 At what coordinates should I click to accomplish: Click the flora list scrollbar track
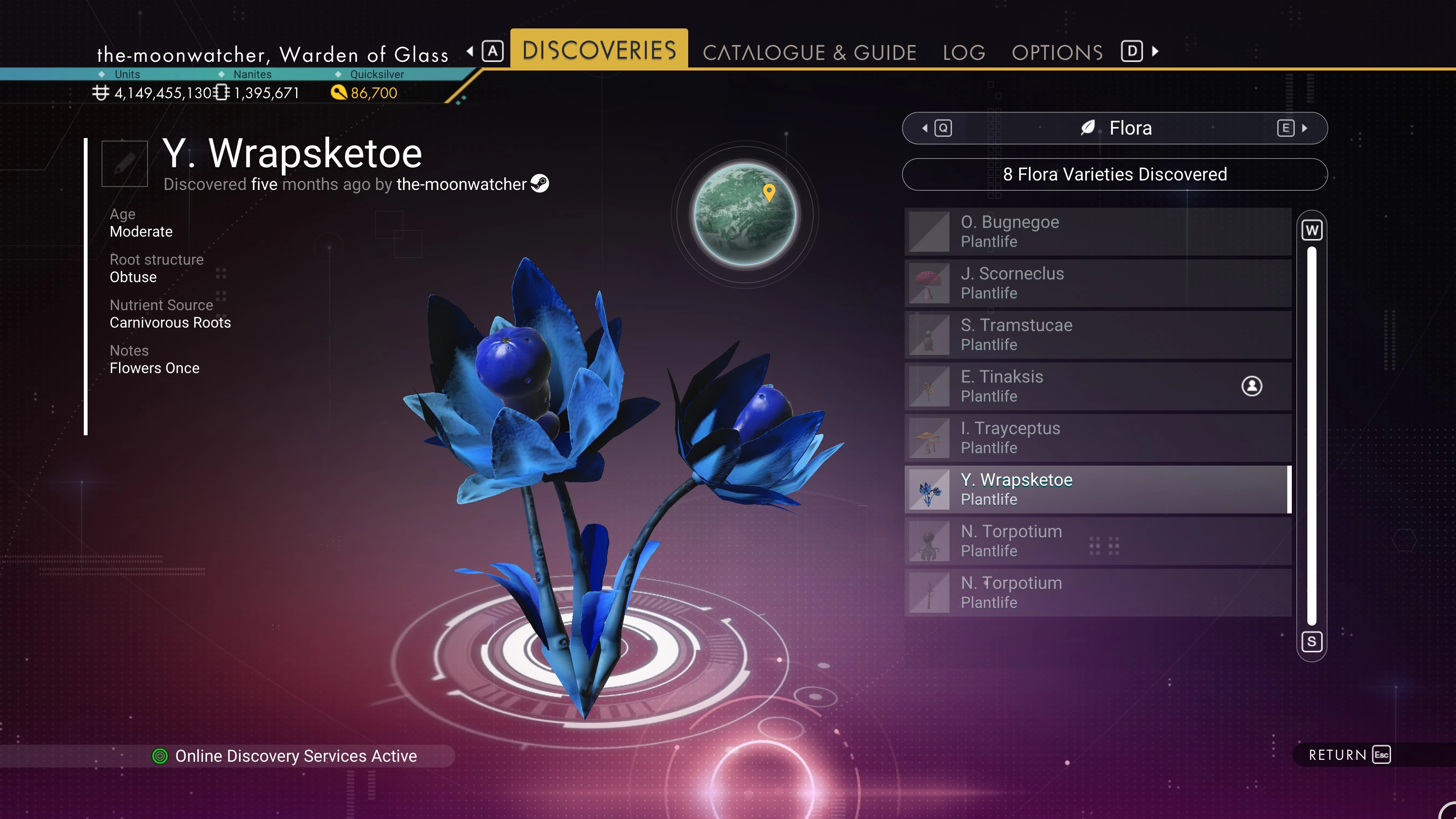pos(1311,435)
